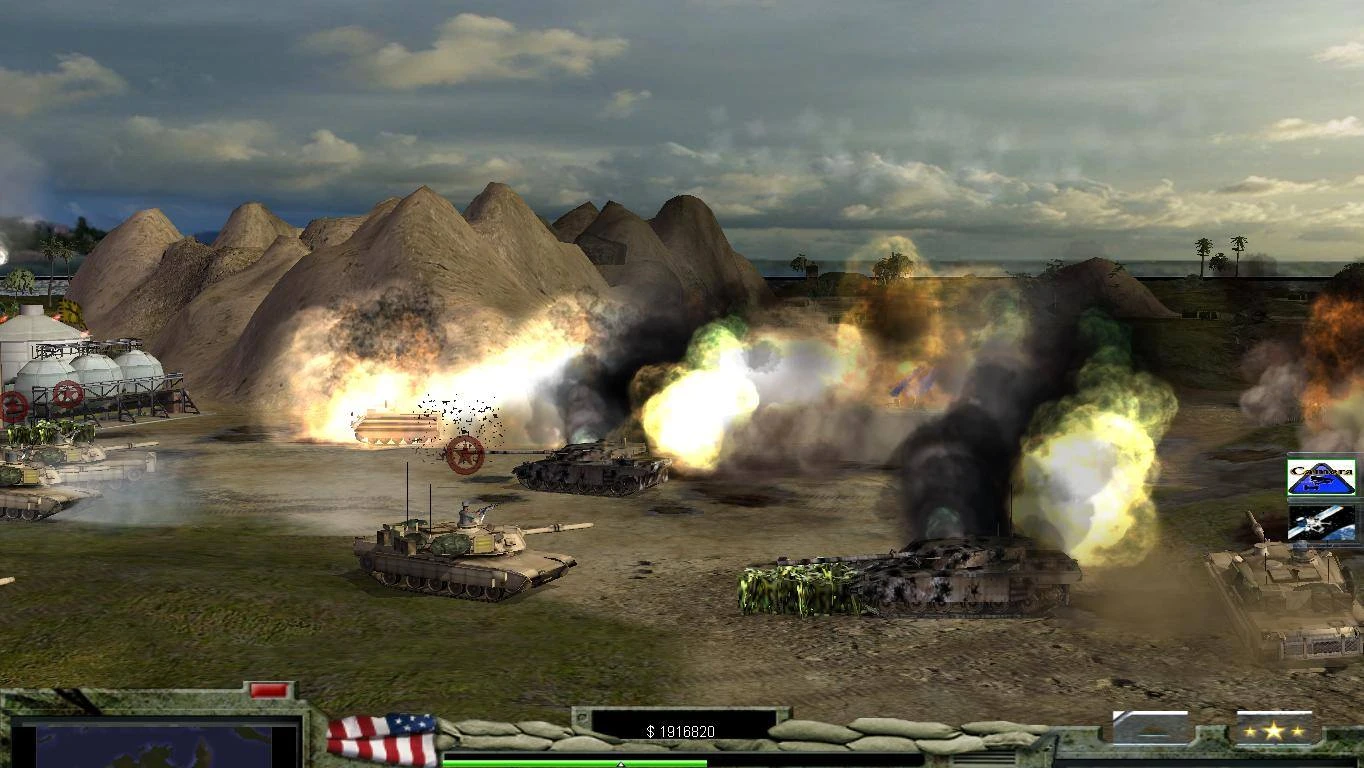
Task: Activate the Camera shortcut icon
Action: click(x=1321, y=477)
